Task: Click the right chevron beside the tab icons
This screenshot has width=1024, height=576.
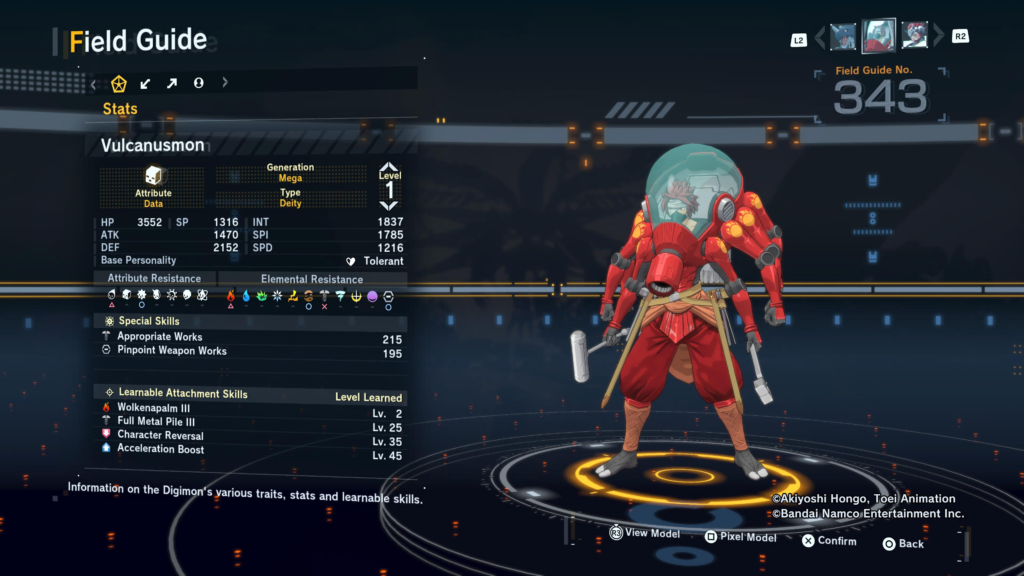Action: (x=224, y=83)
